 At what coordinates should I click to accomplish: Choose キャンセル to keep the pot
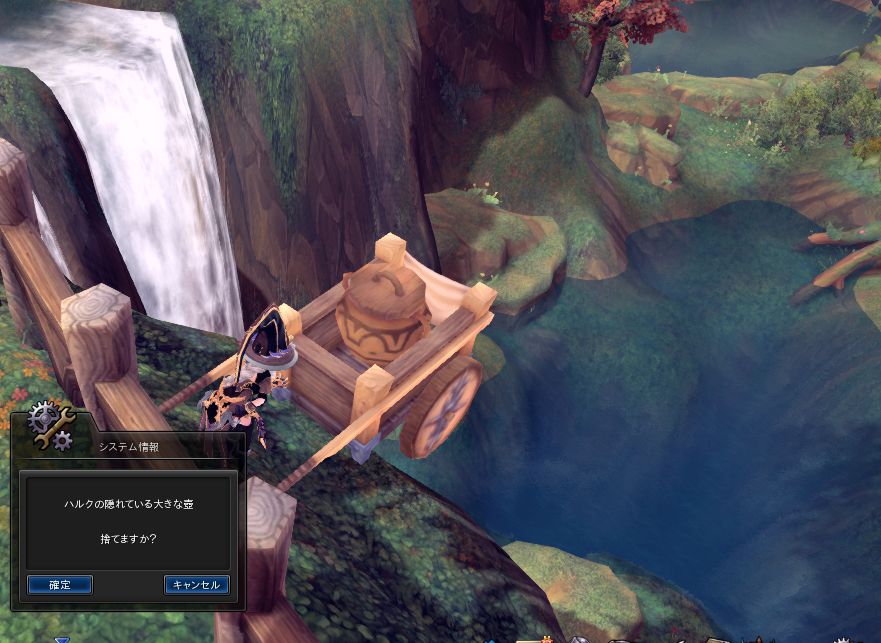[197, 584]
